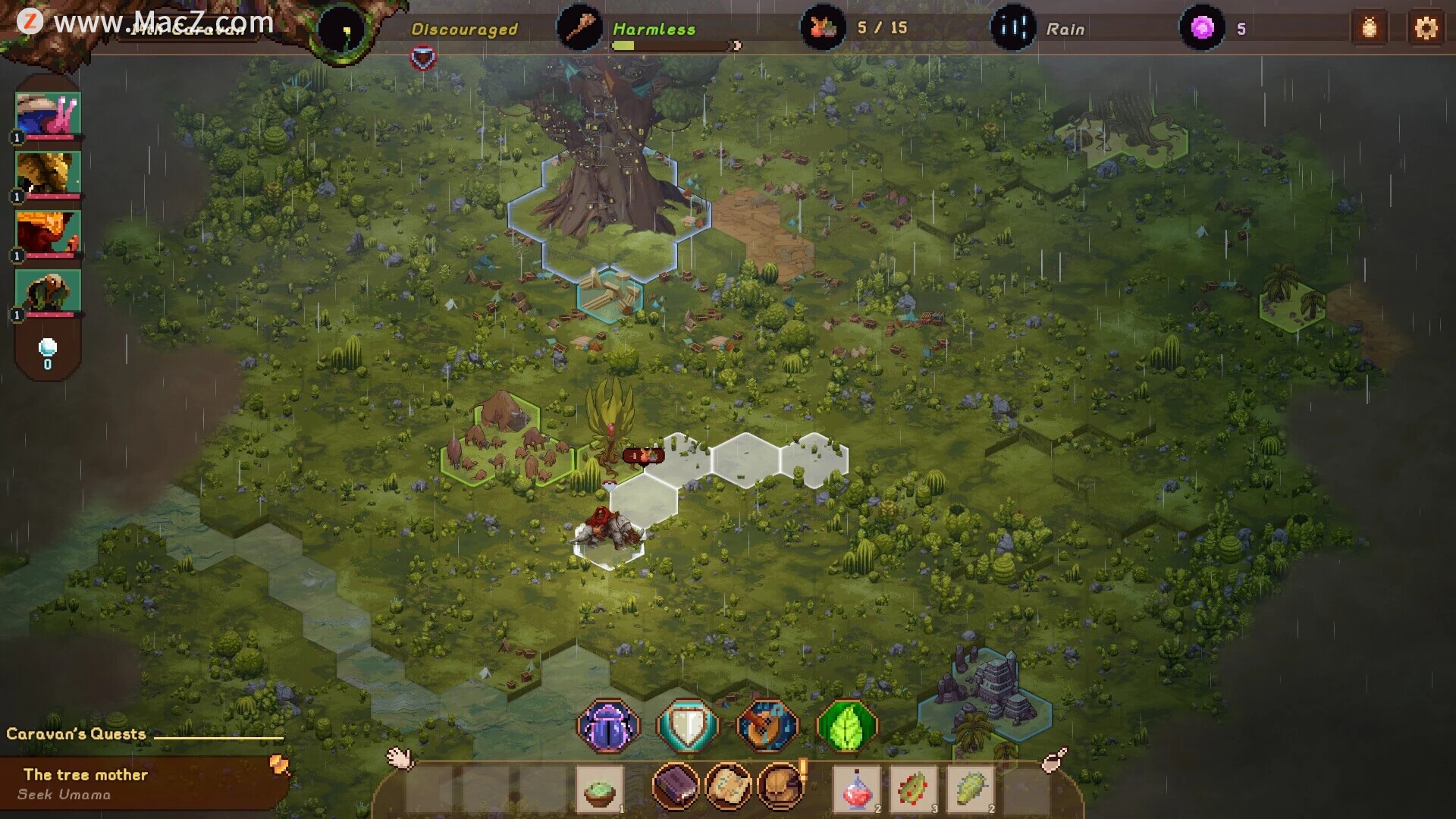
Task: Open the backpack inventory with alert
Action: coord(781,786)
